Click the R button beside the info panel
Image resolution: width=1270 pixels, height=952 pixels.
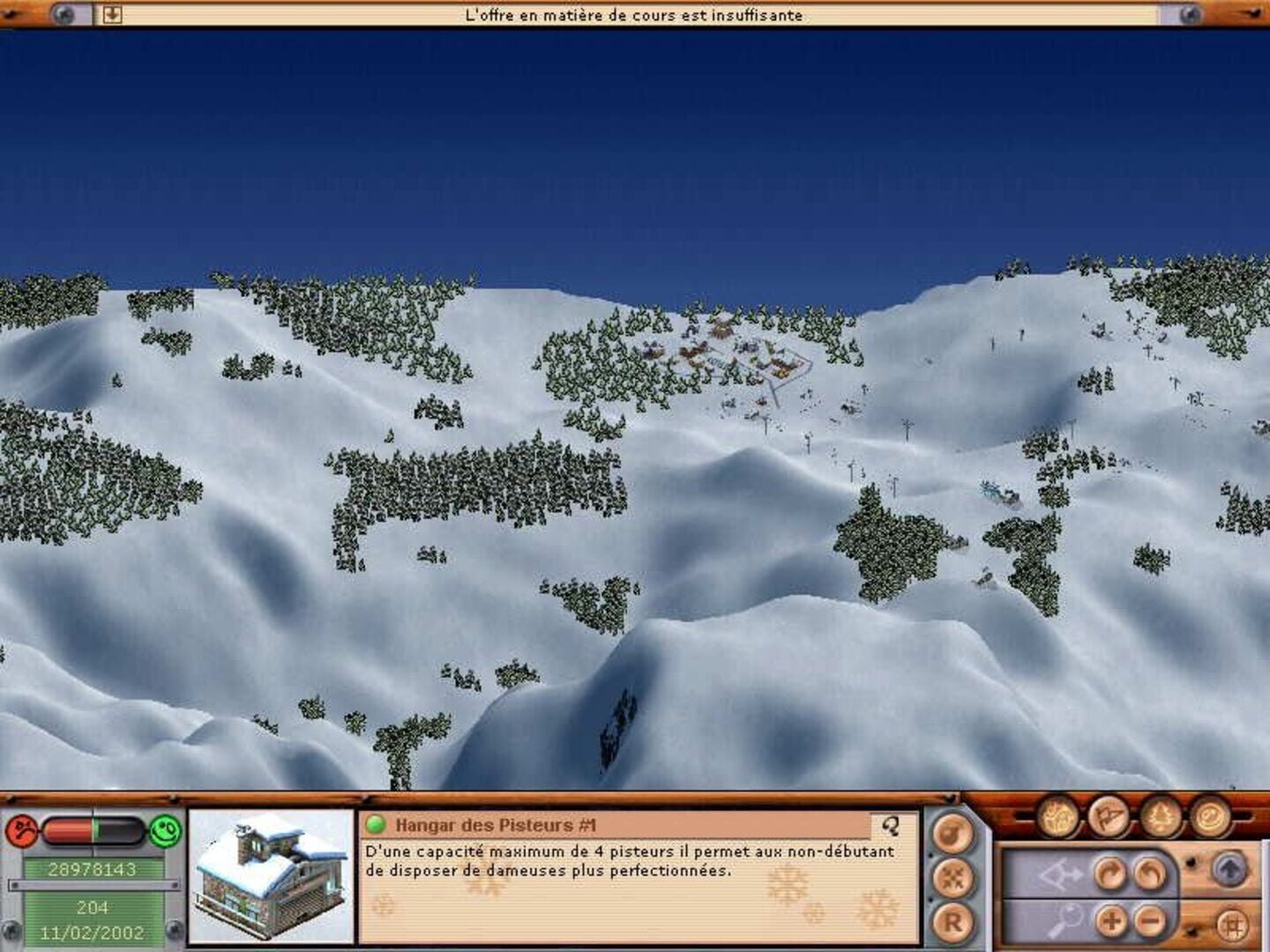pos(952,921)
